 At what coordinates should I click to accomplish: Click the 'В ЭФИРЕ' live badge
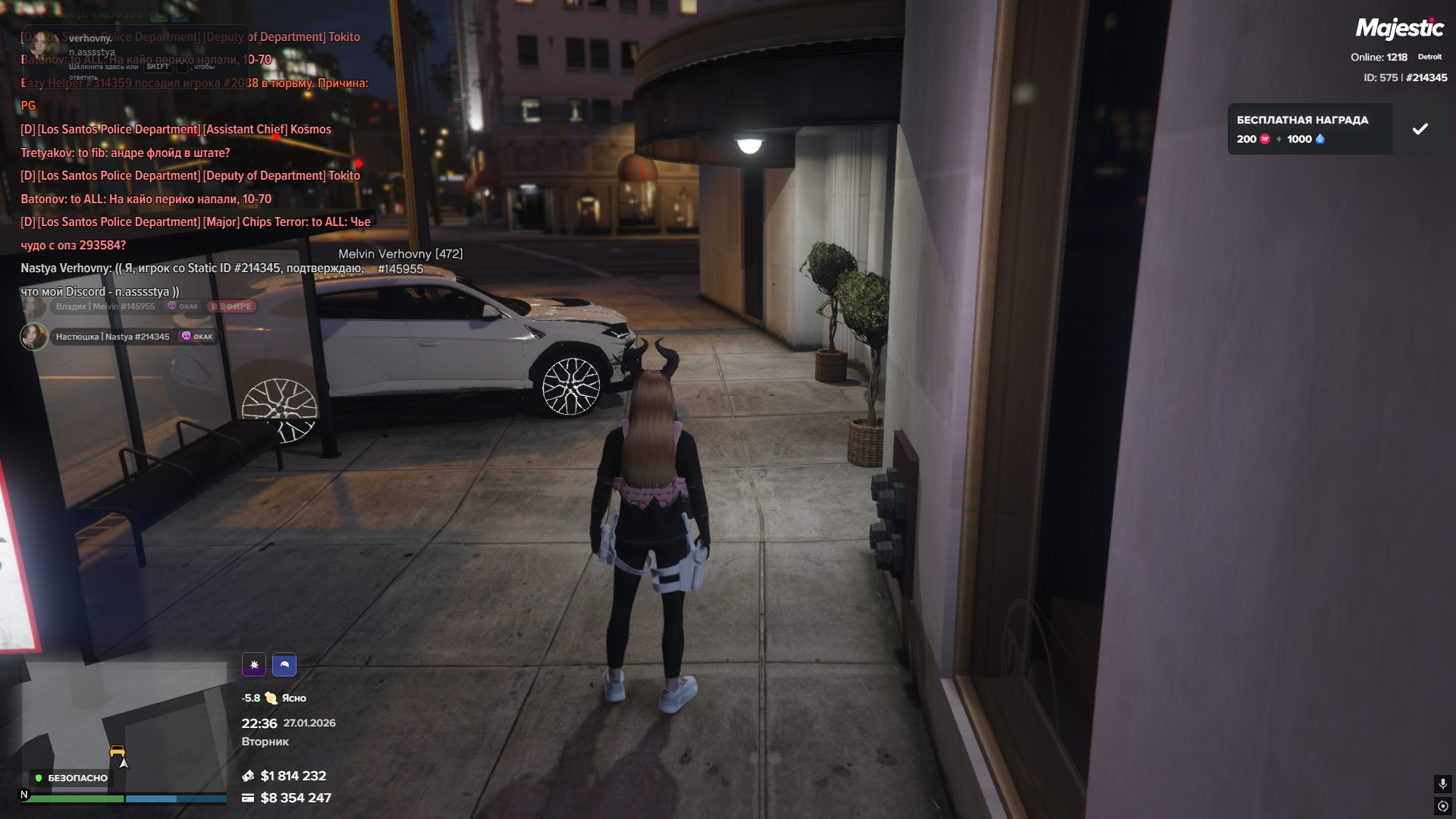click(231, 306)
